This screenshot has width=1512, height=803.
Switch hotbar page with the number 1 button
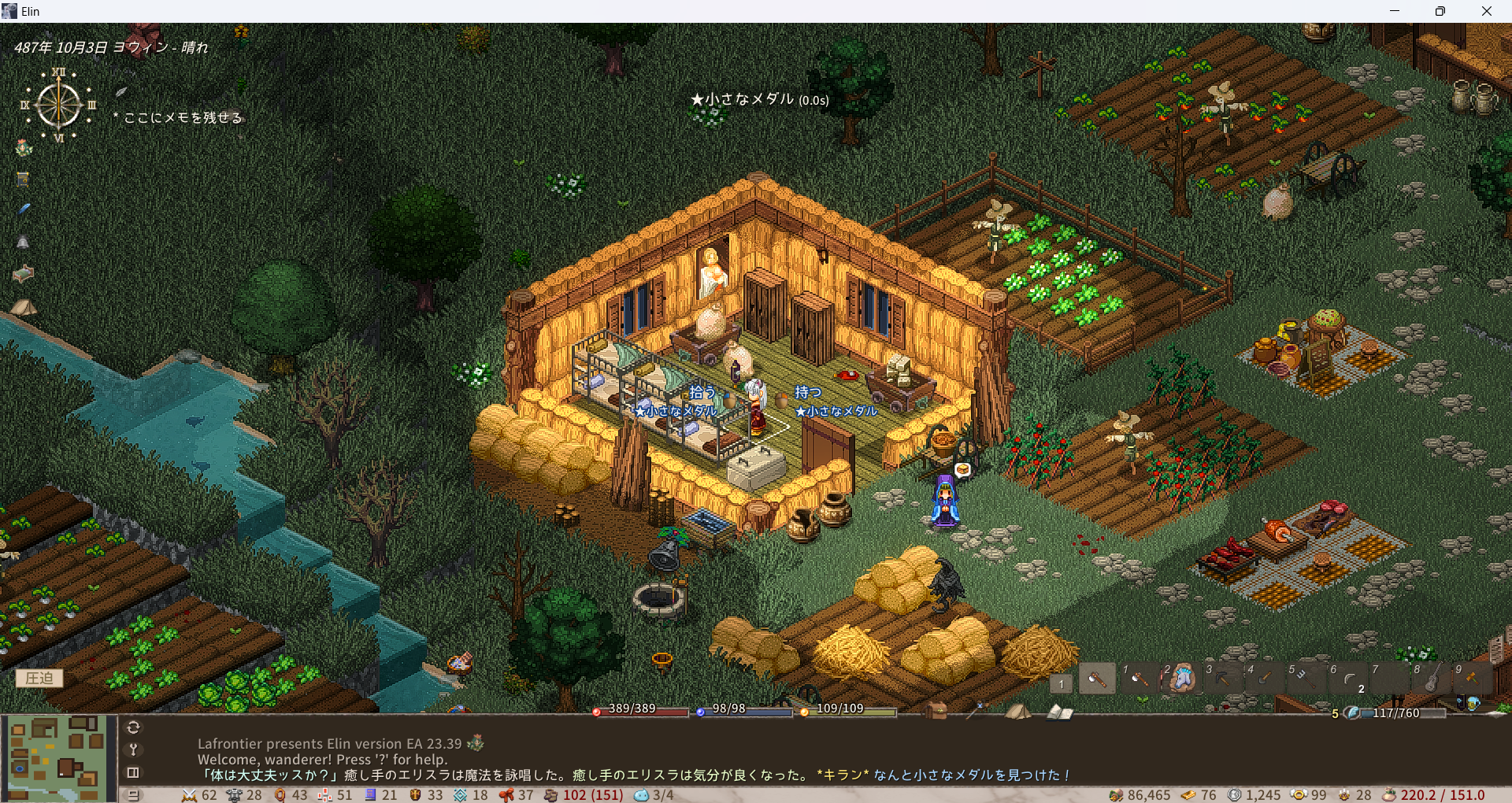(1061, 683)
